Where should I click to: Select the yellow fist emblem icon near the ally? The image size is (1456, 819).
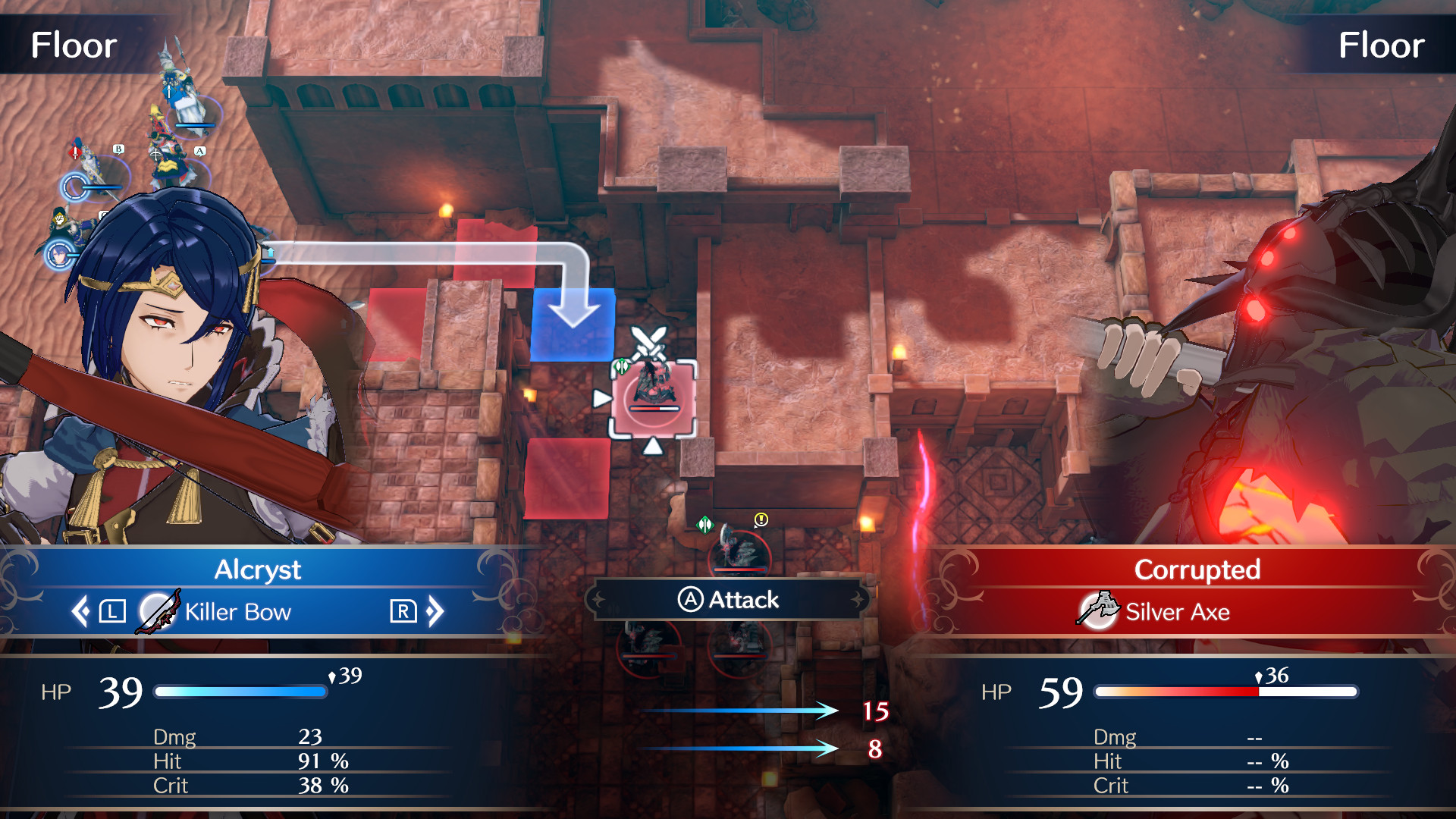[59, 220]
